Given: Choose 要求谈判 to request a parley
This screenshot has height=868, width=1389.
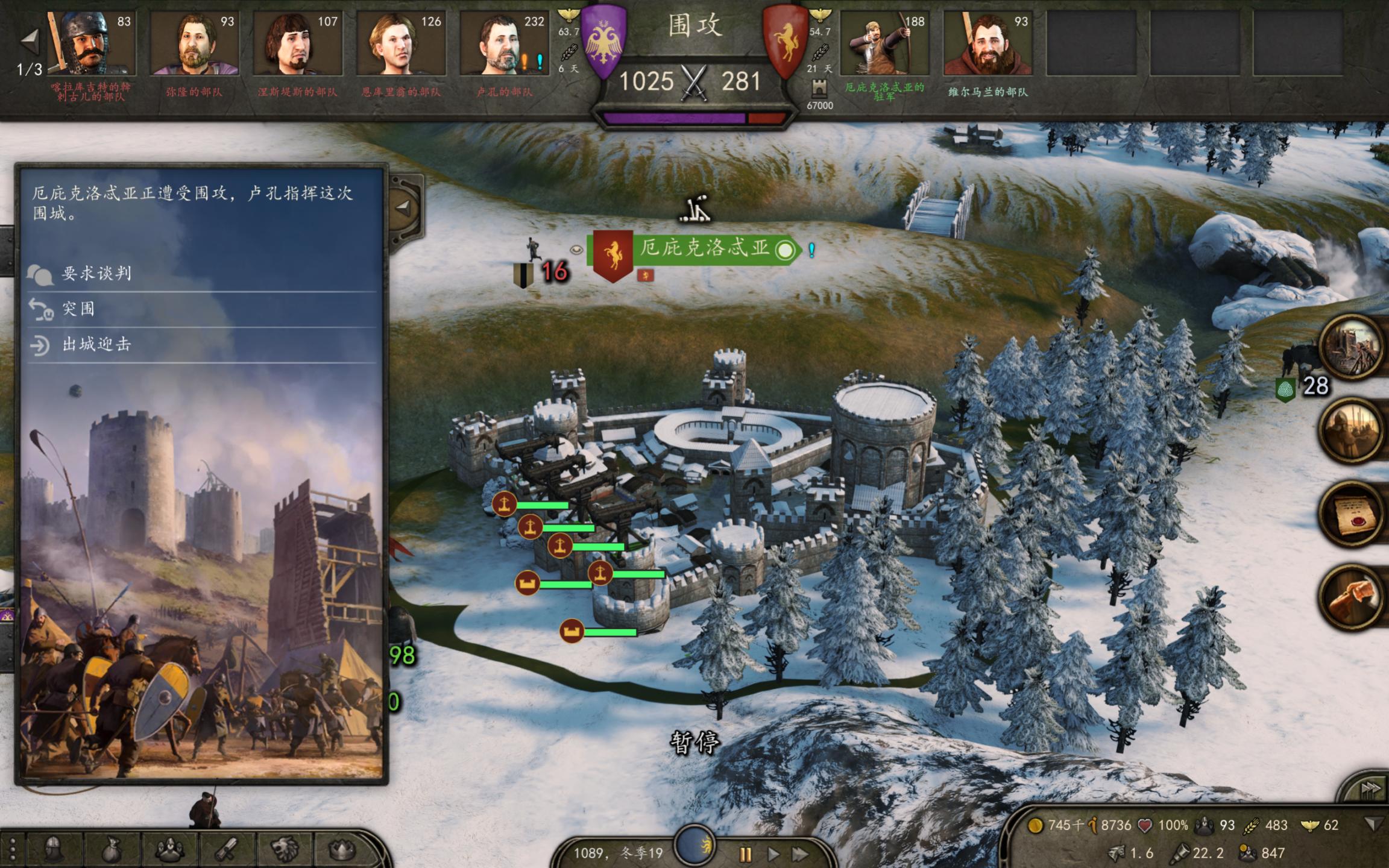Looking at the screenshot, I should click(96, 274).
